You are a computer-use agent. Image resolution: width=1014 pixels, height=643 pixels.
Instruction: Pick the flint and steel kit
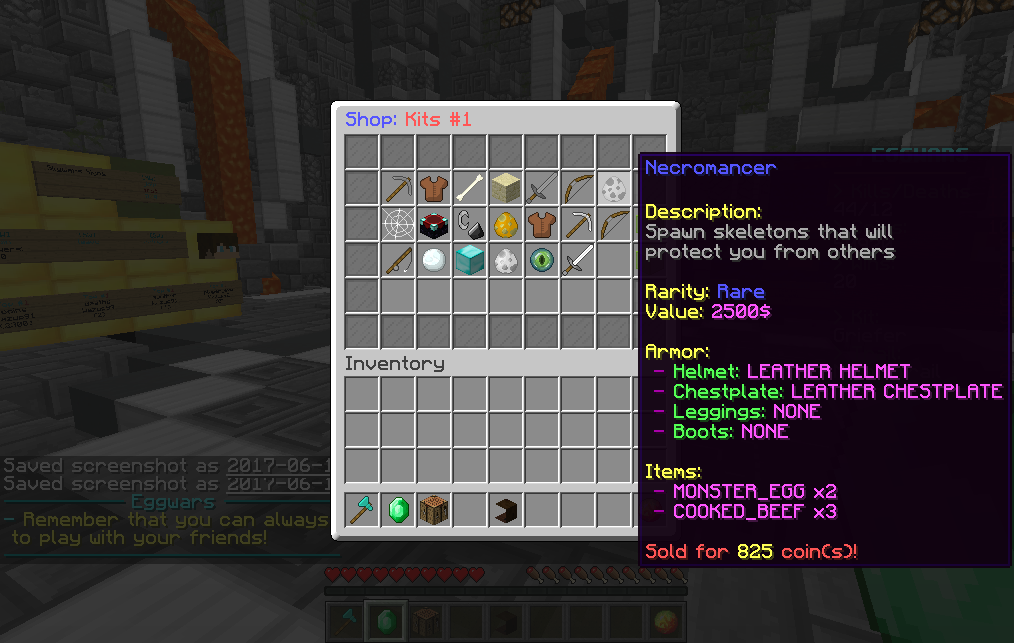click(x=470, y=223)
